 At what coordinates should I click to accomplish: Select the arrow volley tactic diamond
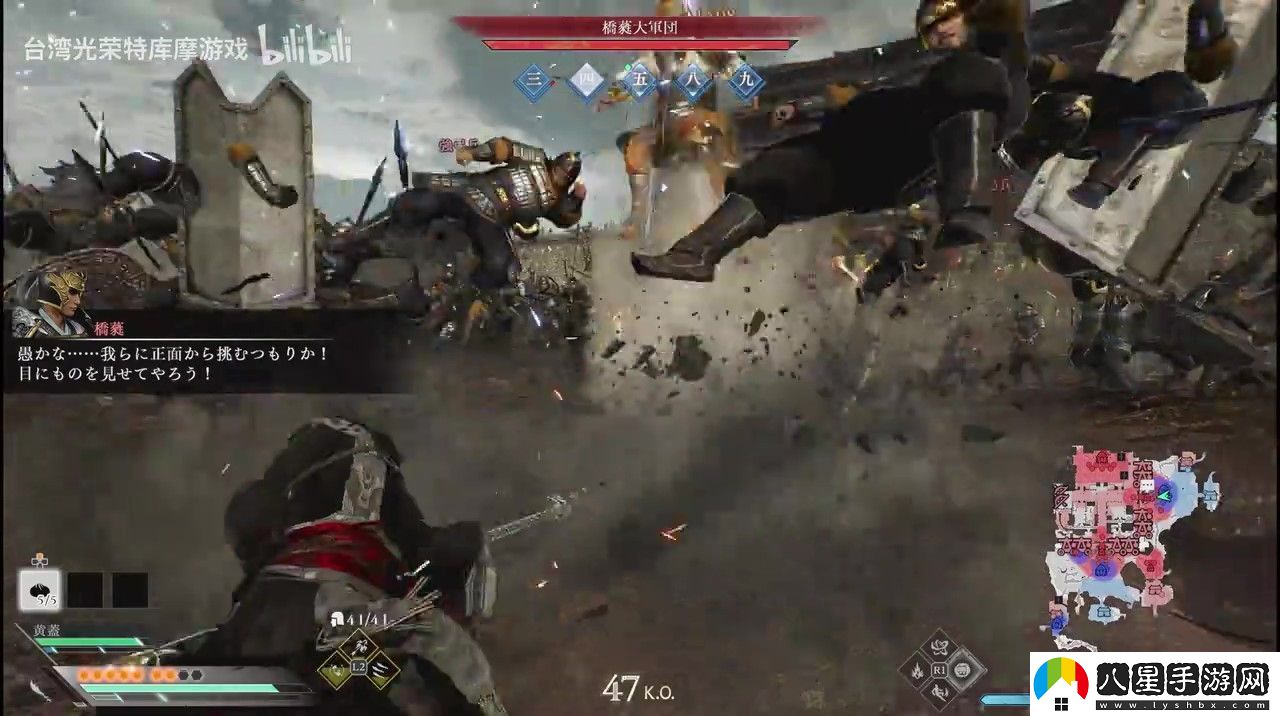pos(359,647)
